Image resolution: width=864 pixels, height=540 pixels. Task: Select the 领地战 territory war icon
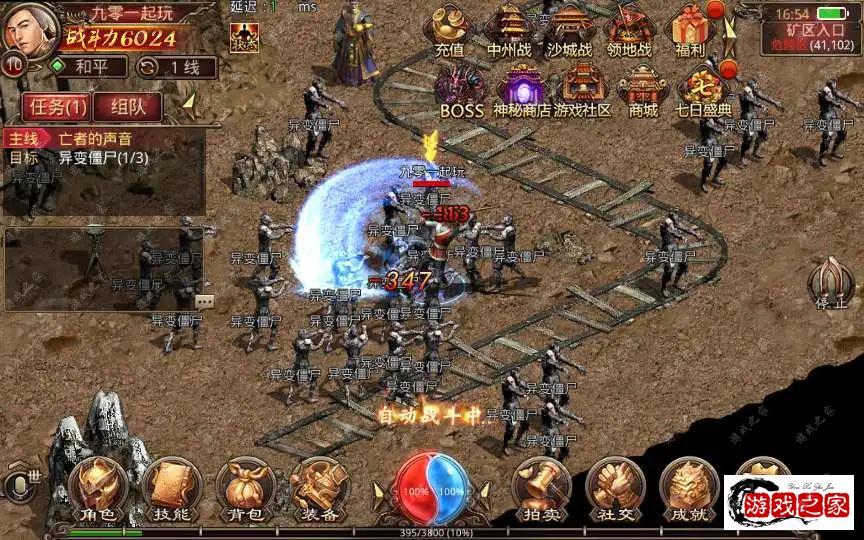point(631,28)
